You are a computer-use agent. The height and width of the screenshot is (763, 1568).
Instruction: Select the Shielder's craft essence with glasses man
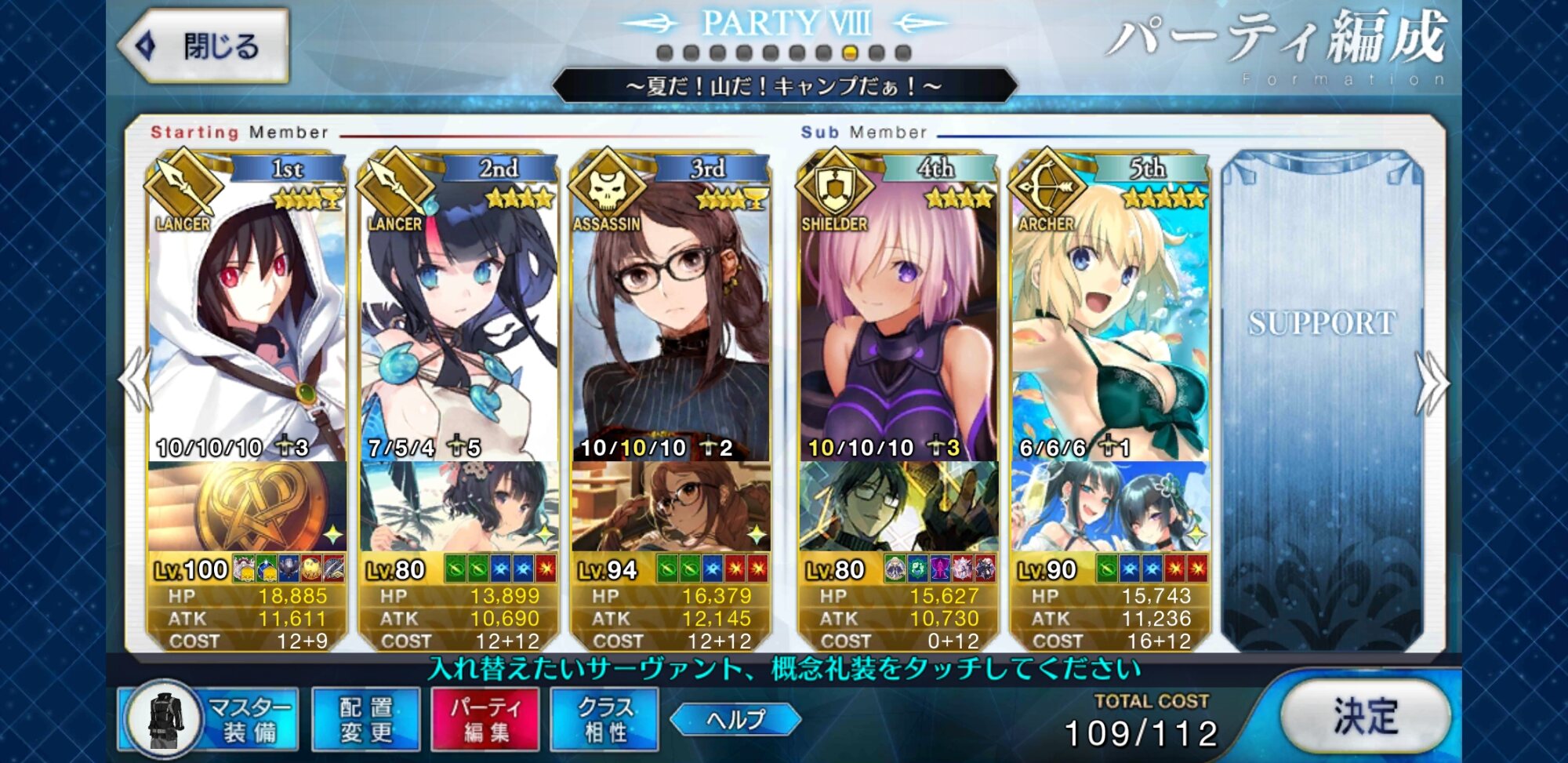tap(898, 507)
